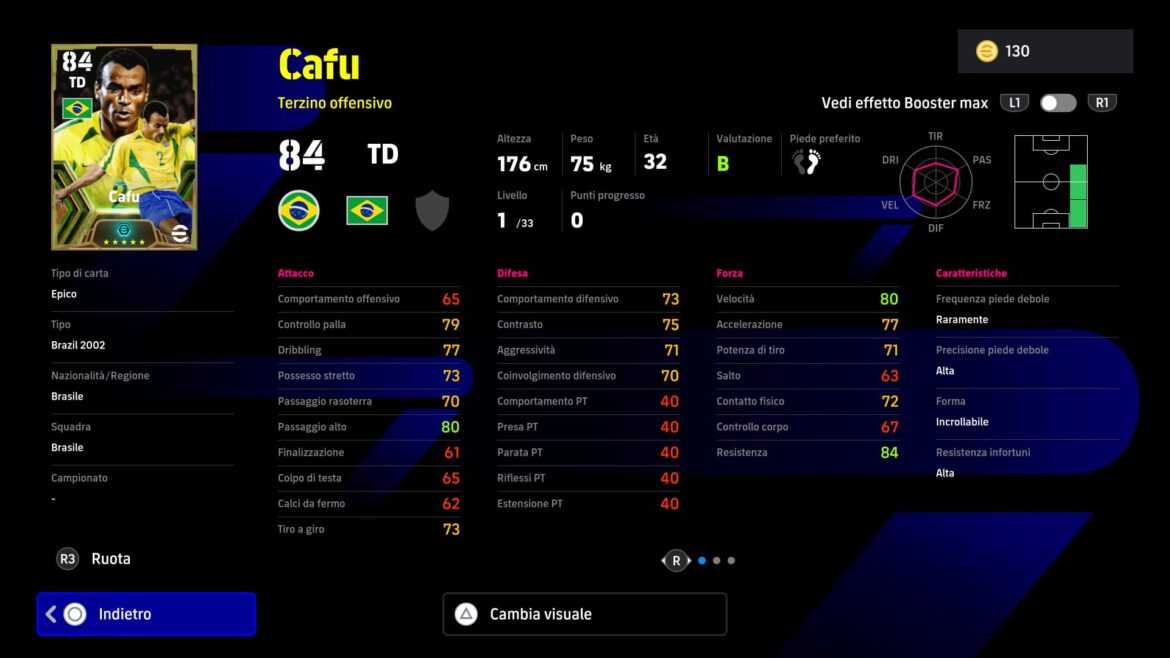Select the first page dot indicator
This screenshot has width=1170, height=658.
point(702,561)
